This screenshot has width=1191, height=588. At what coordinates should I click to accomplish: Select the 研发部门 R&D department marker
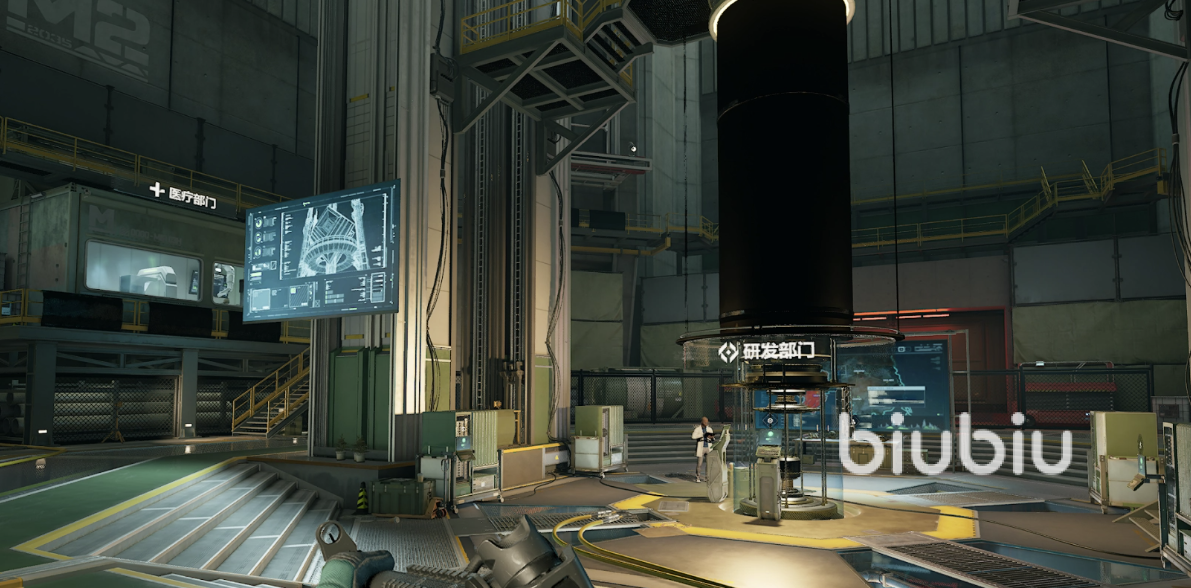(766, 351)
